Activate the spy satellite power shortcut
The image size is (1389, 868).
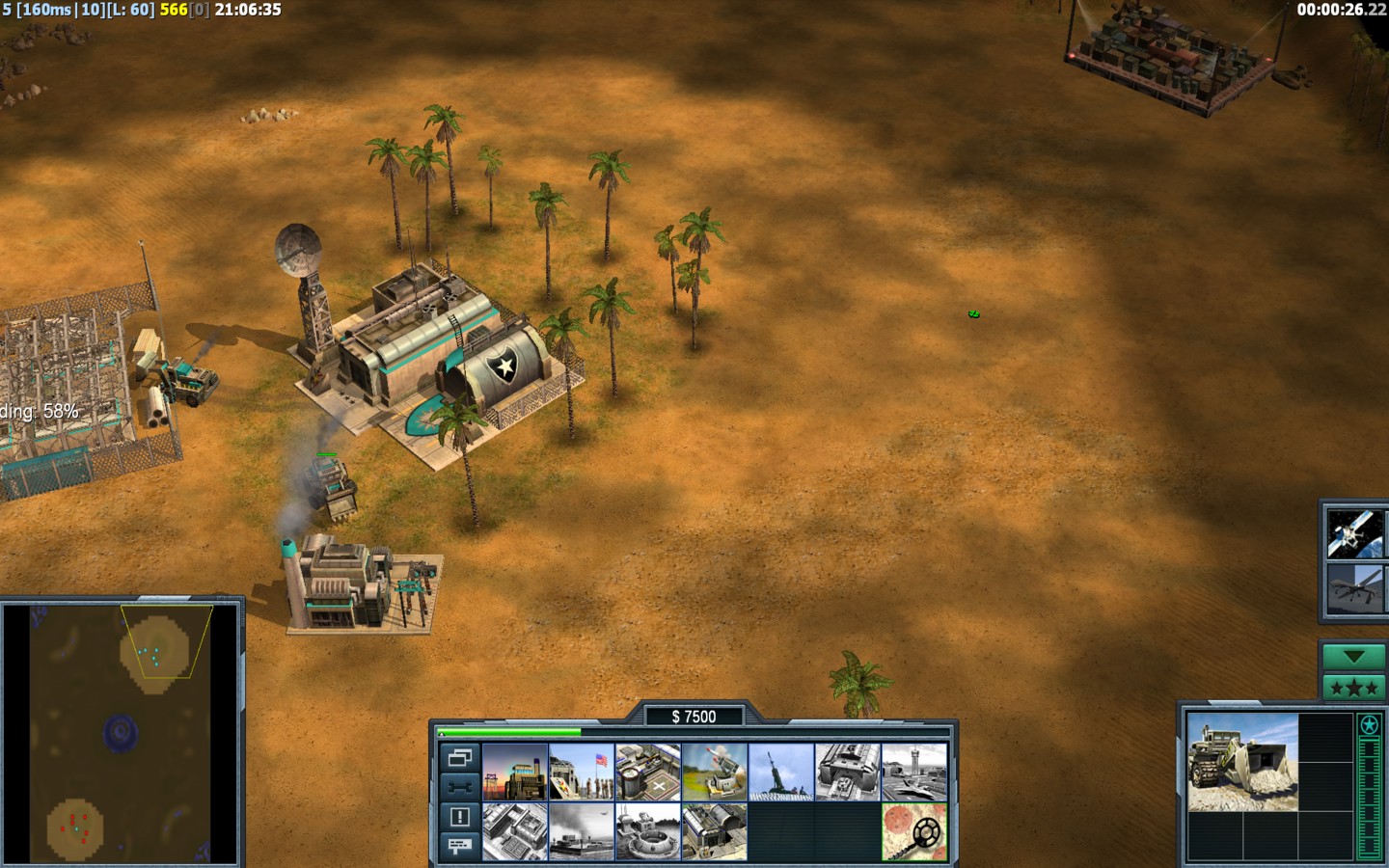point(1353,533)
